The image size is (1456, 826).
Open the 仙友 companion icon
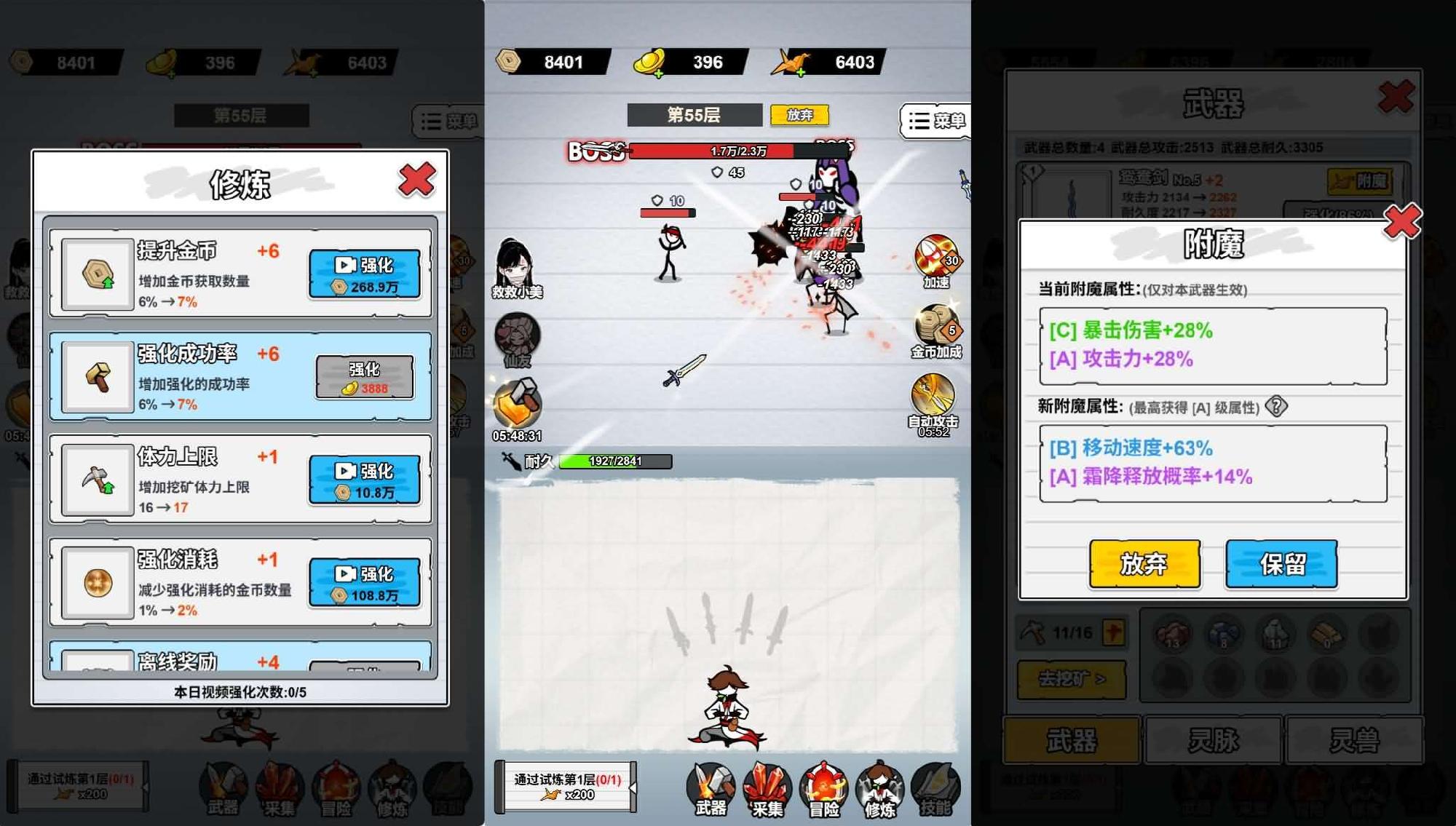coord(520,335)
